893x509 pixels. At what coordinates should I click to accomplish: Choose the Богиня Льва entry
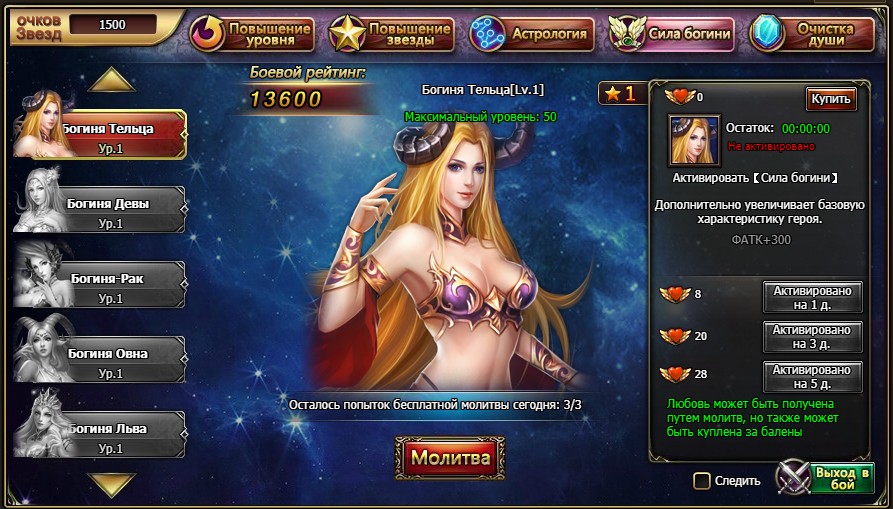click(108, 435)
